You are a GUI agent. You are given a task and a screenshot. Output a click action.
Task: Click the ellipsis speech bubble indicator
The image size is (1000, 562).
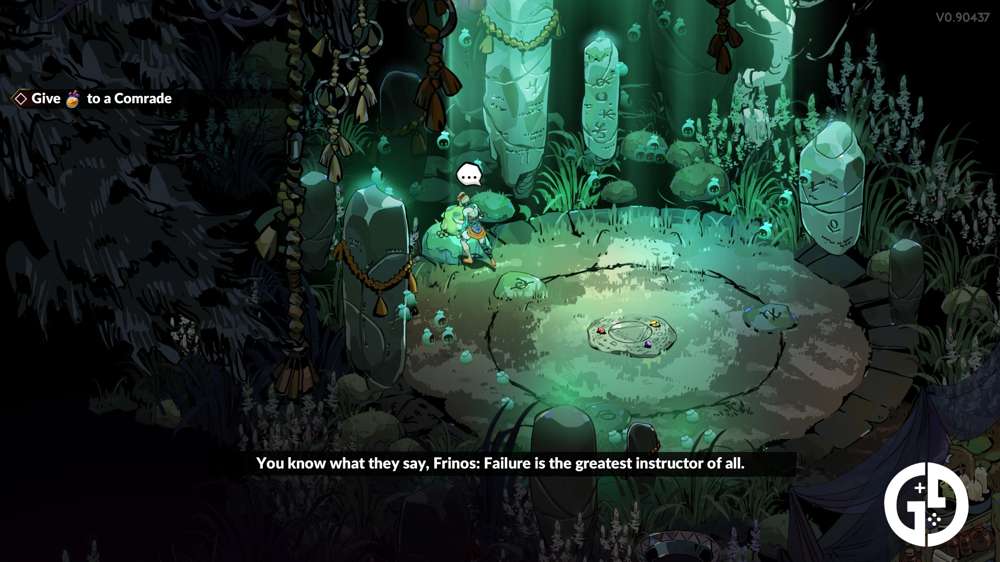click(x=469, y=177)
